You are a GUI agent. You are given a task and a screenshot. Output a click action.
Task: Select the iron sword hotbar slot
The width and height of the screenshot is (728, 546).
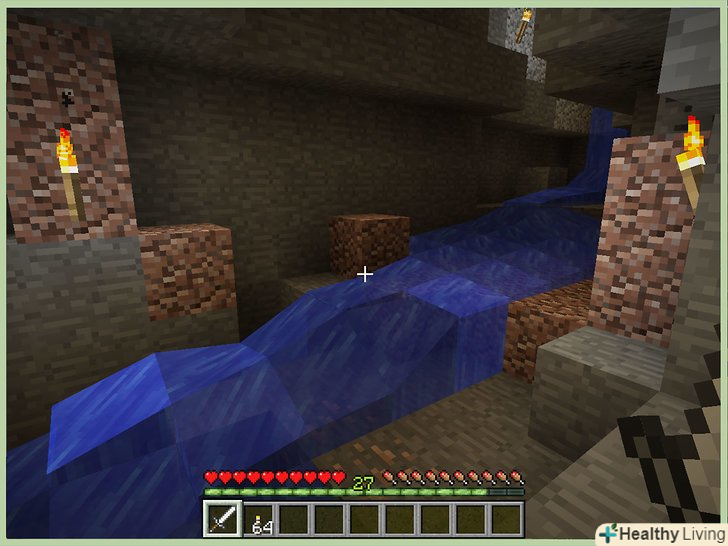click(x=221, y=519)
